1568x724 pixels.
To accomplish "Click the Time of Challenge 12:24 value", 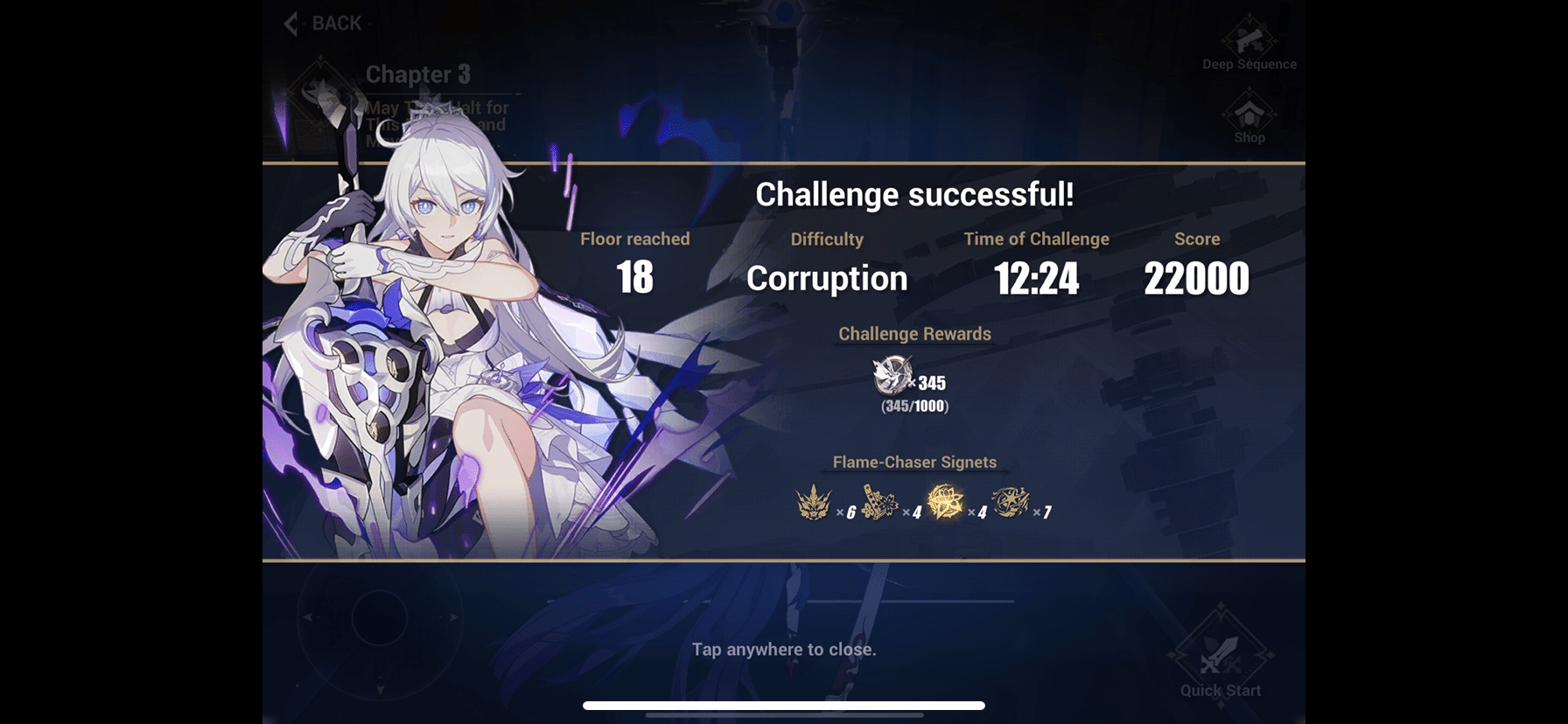I will coord(1037,278).
